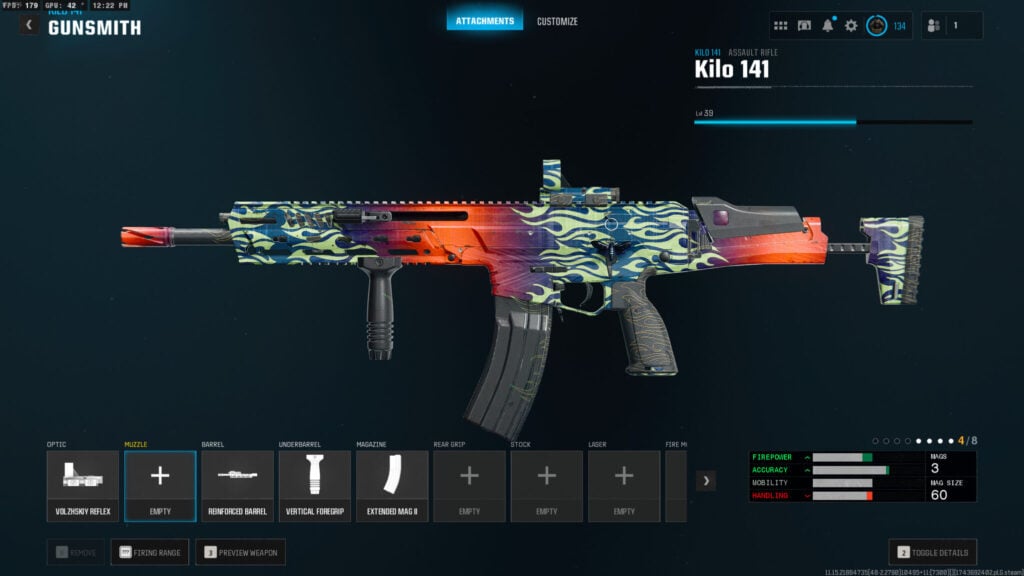Image resolution: width=1024 pixels, height=576 pixels.
Task: Click the Preview Weapon button
Action: point(240,552)
